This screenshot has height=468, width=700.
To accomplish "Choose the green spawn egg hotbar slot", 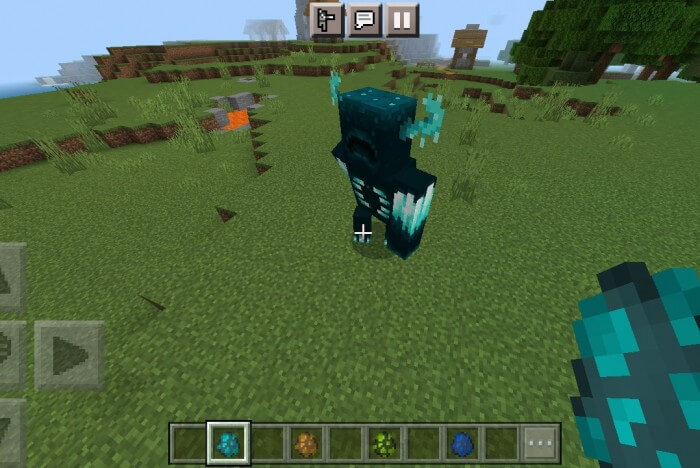I will point(384,443).
